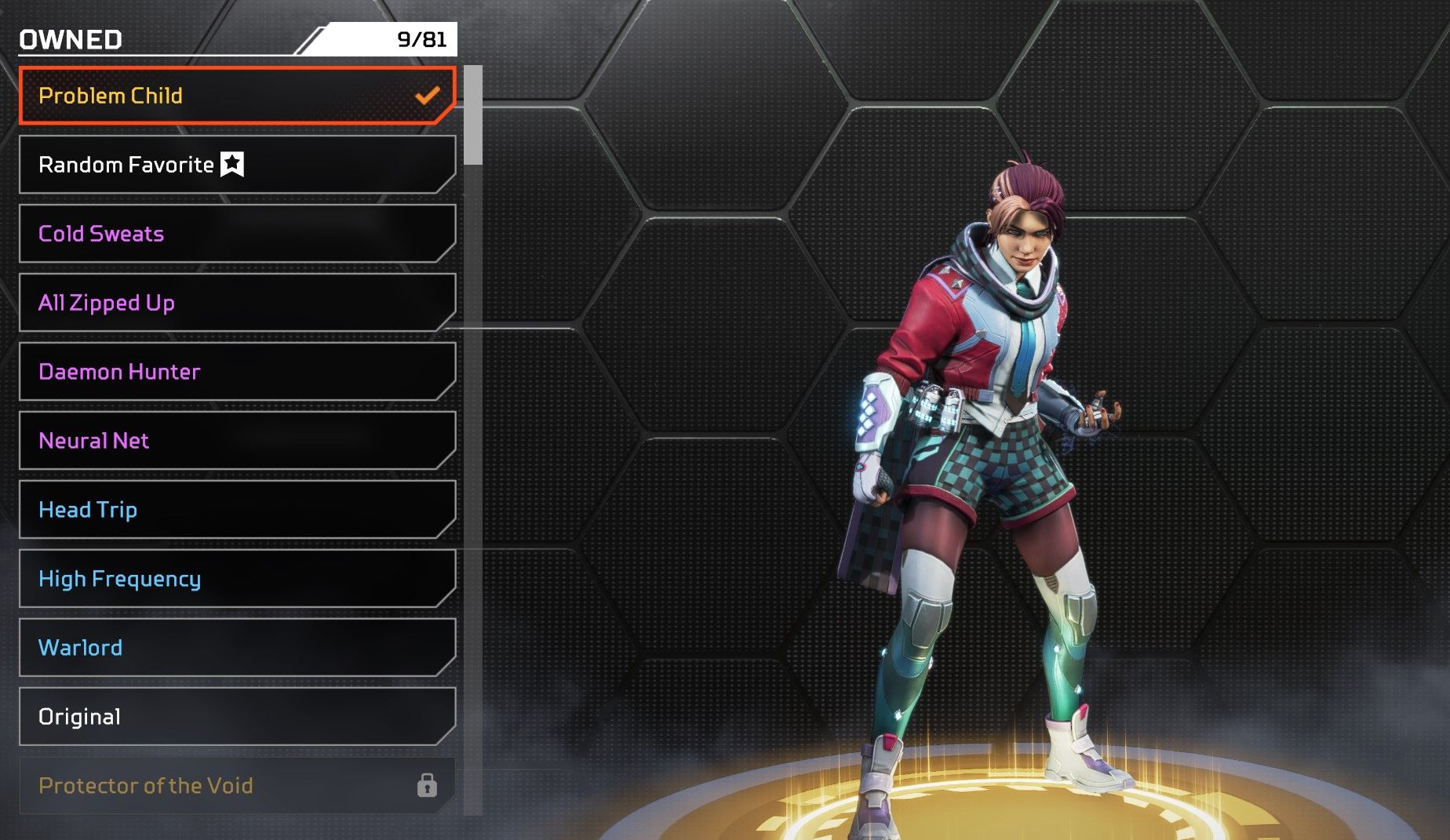
Task: Pick the Cold Sweats skin
Action: [x=235, y=234]
